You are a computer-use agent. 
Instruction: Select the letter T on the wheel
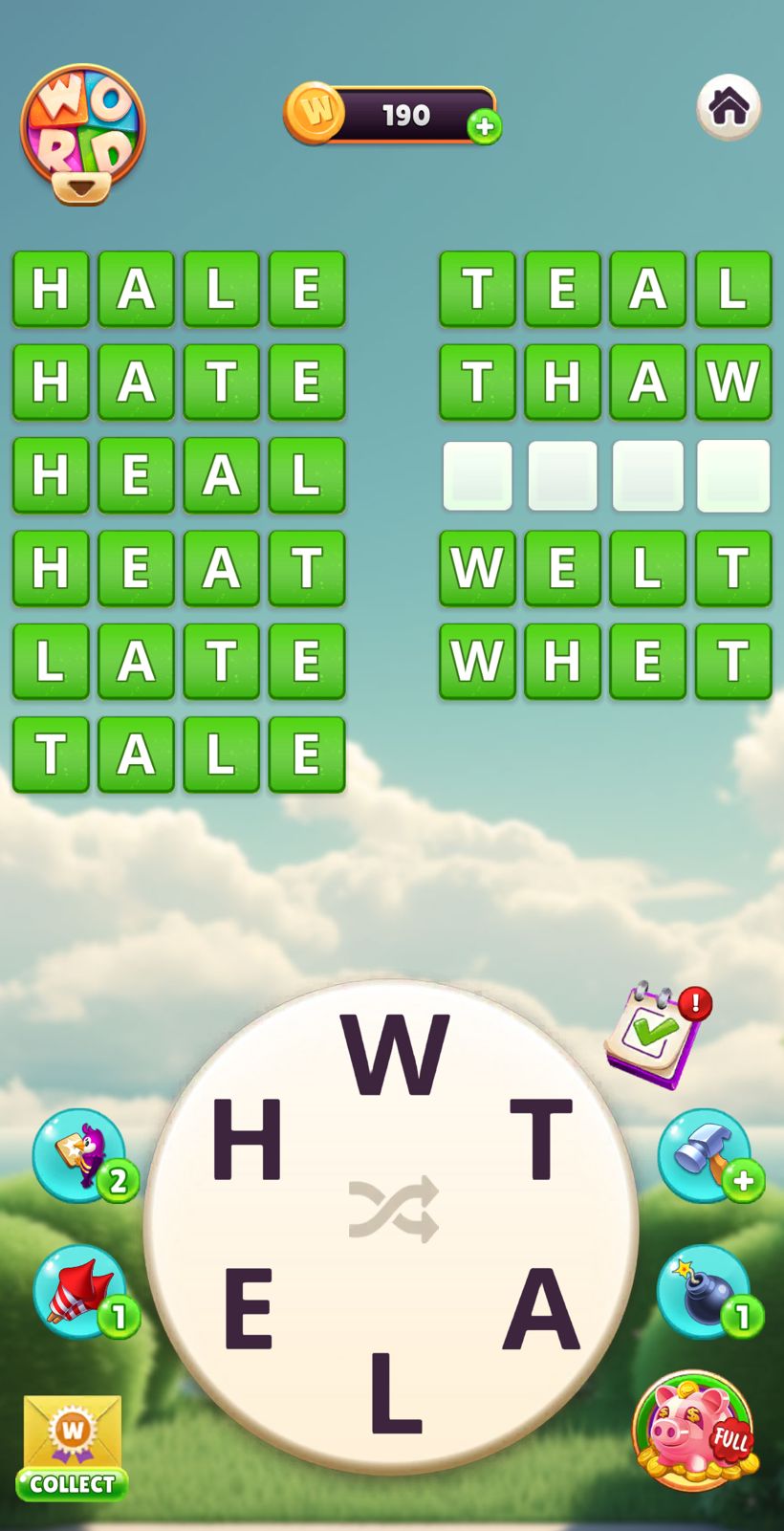541,1140
